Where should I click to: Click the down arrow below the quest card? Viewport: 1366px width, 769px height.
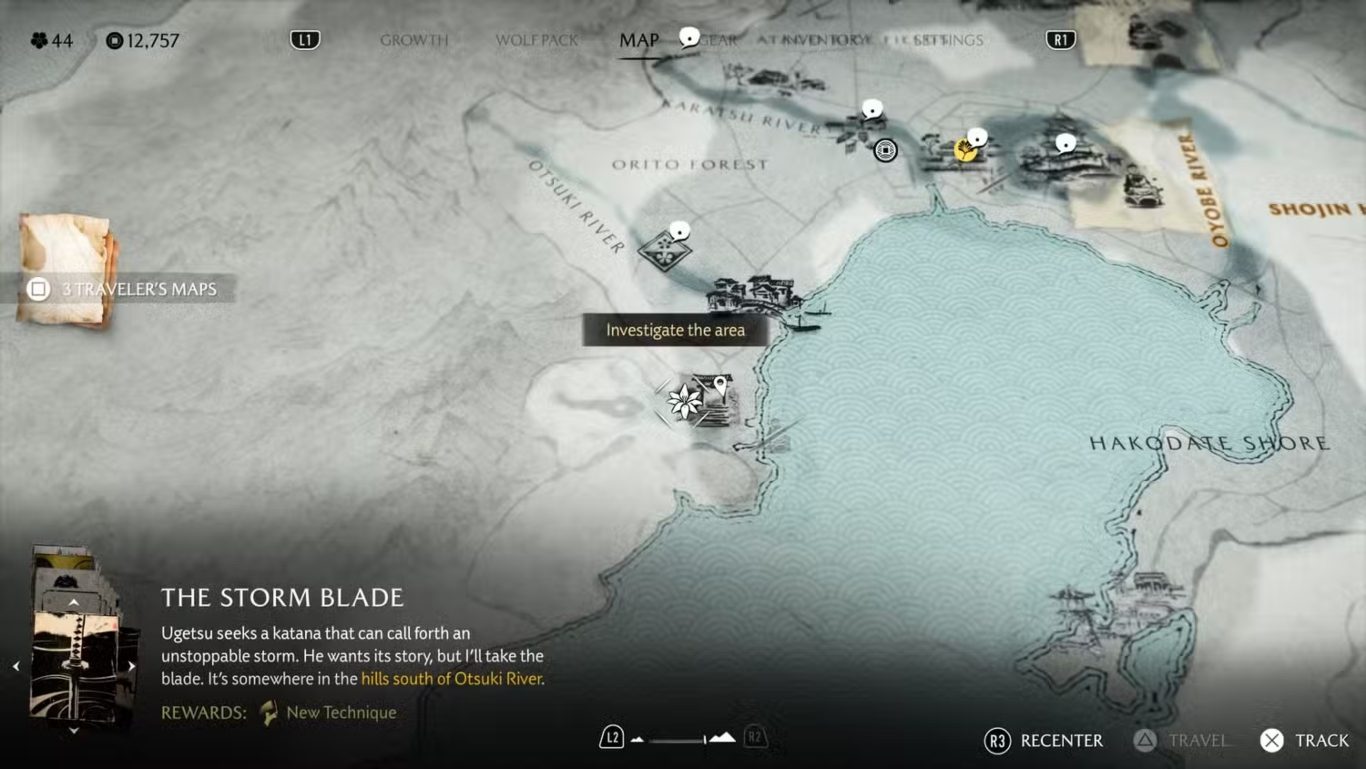pos(73,731)
